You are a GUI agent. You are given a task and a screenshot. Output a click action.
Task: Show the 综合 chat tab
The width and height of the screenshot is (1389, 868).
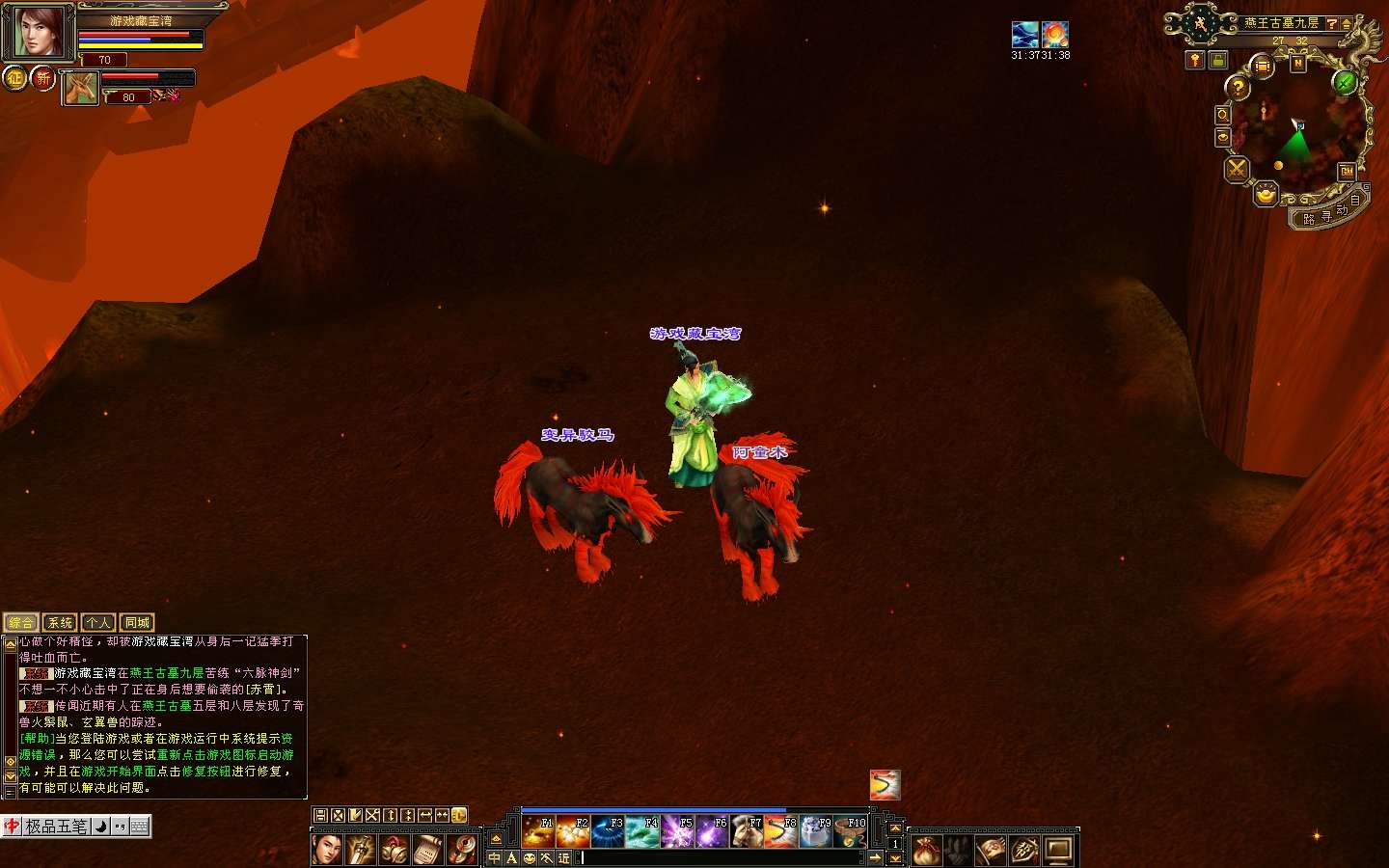pos(21,623)
